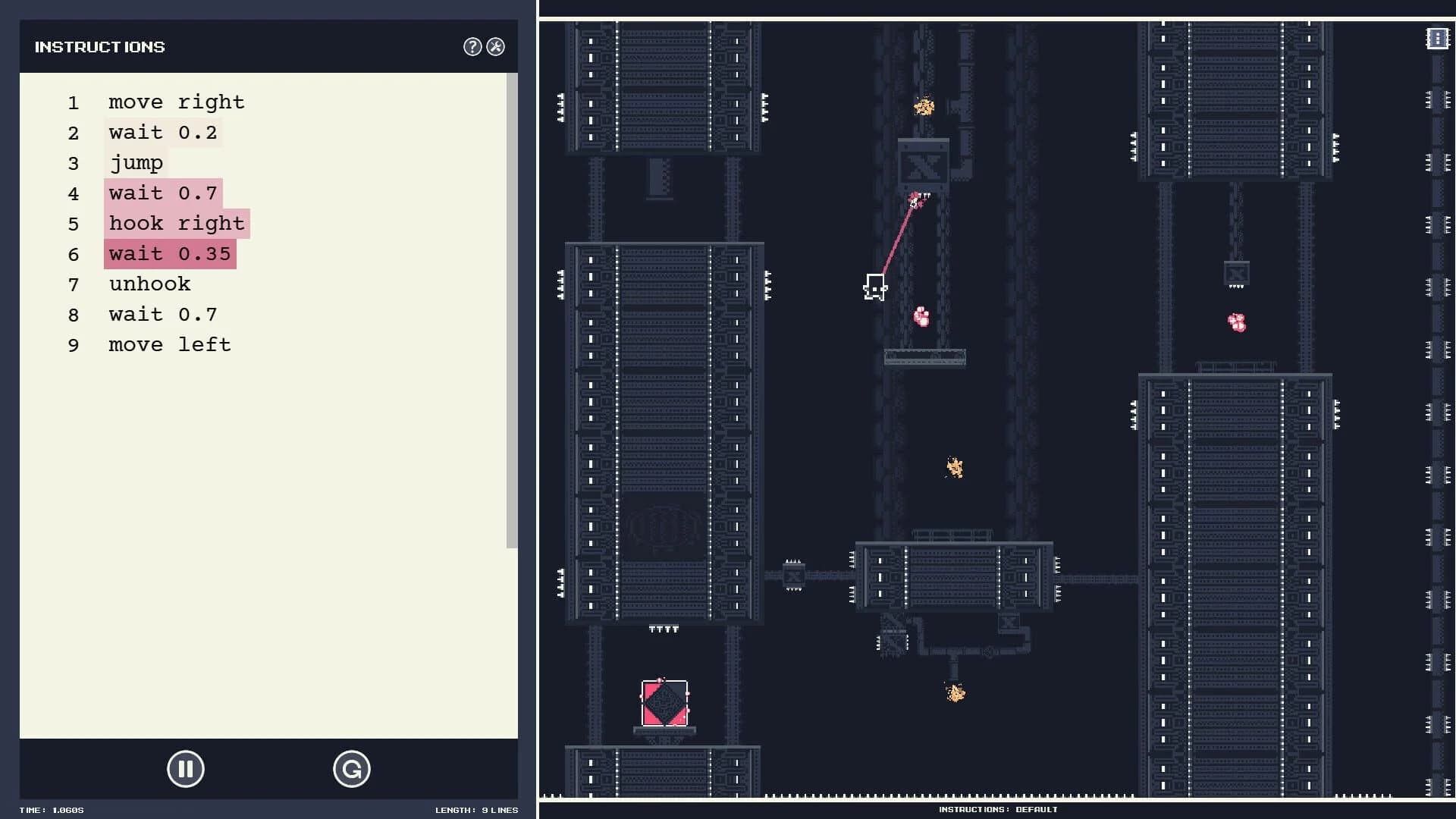This screenshot has width=1456, height=819.
Task: Select the highlighted 'hook right' instruction
Action: pyautogui.click(x=177, y=224)
